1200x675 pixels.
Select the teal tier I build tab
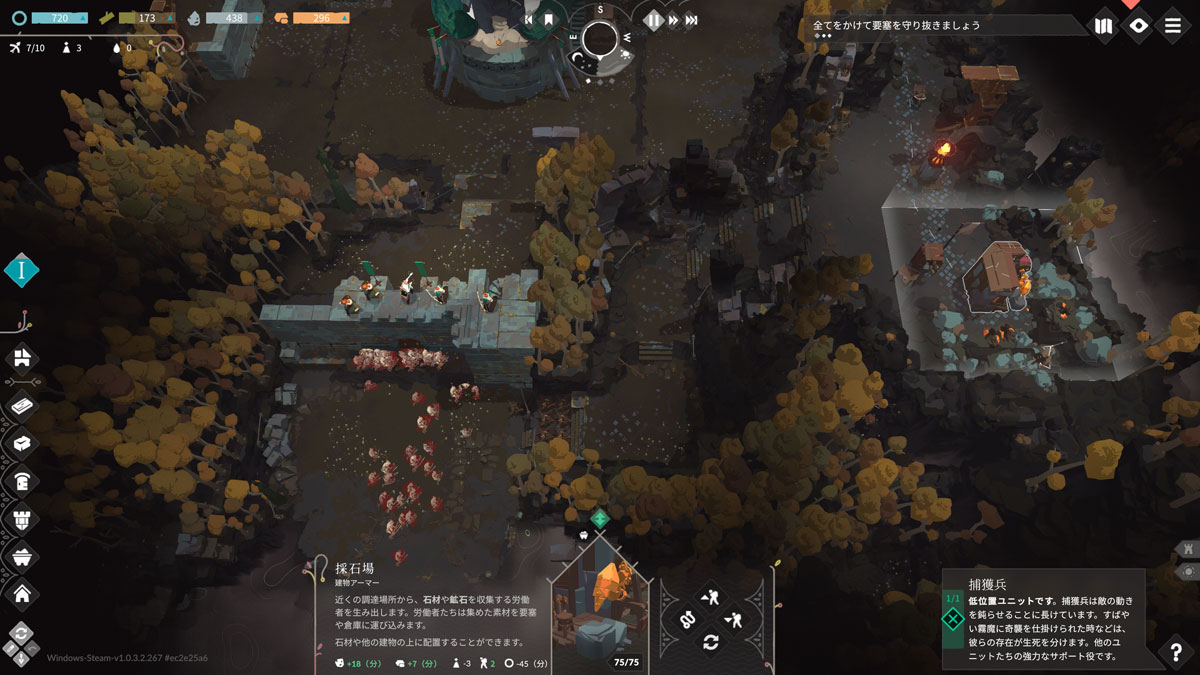click(21, 270)
